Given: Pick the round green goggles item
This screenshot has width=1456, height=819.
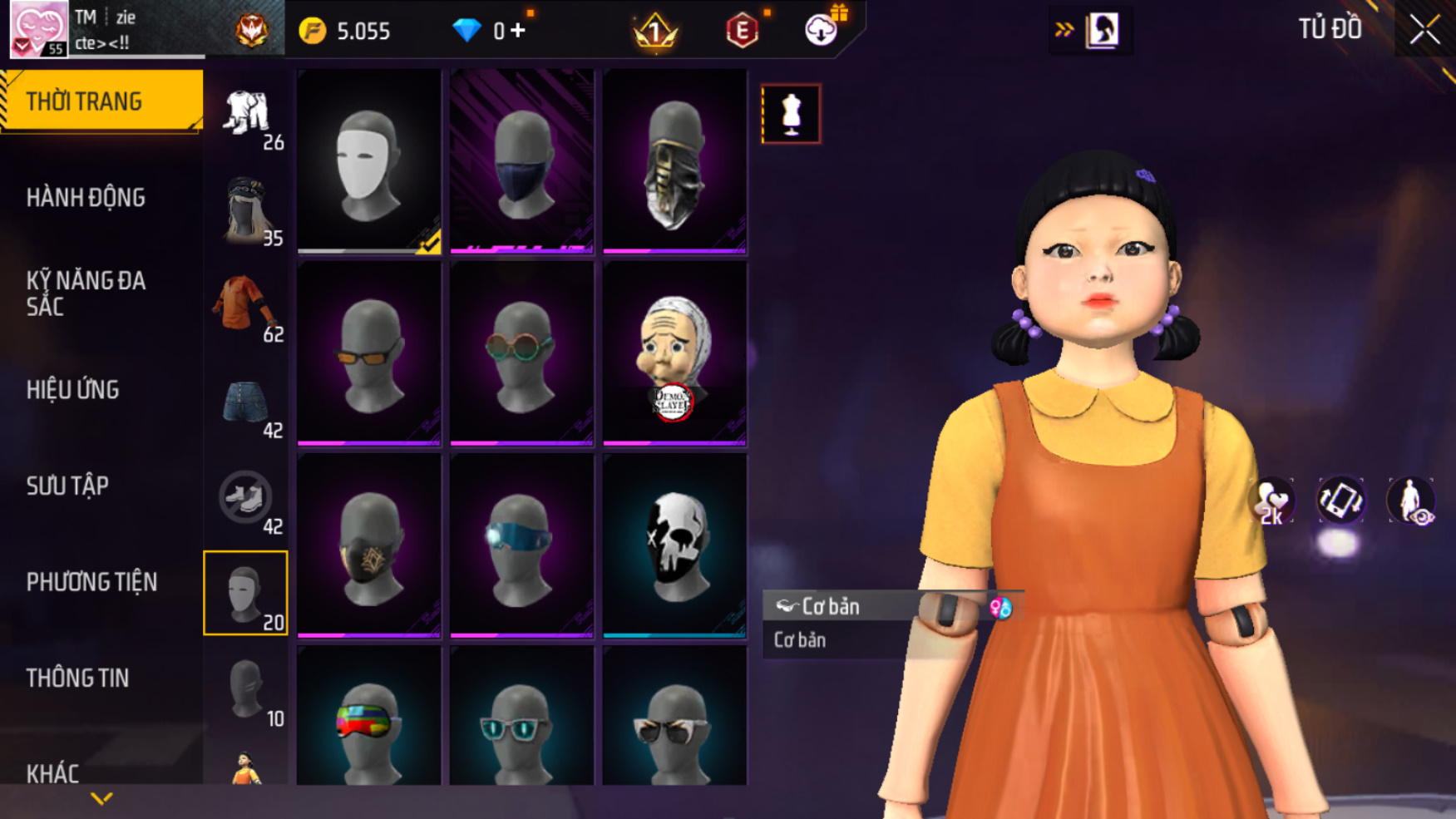Looking at the screenshot, I should pos(521,353).
